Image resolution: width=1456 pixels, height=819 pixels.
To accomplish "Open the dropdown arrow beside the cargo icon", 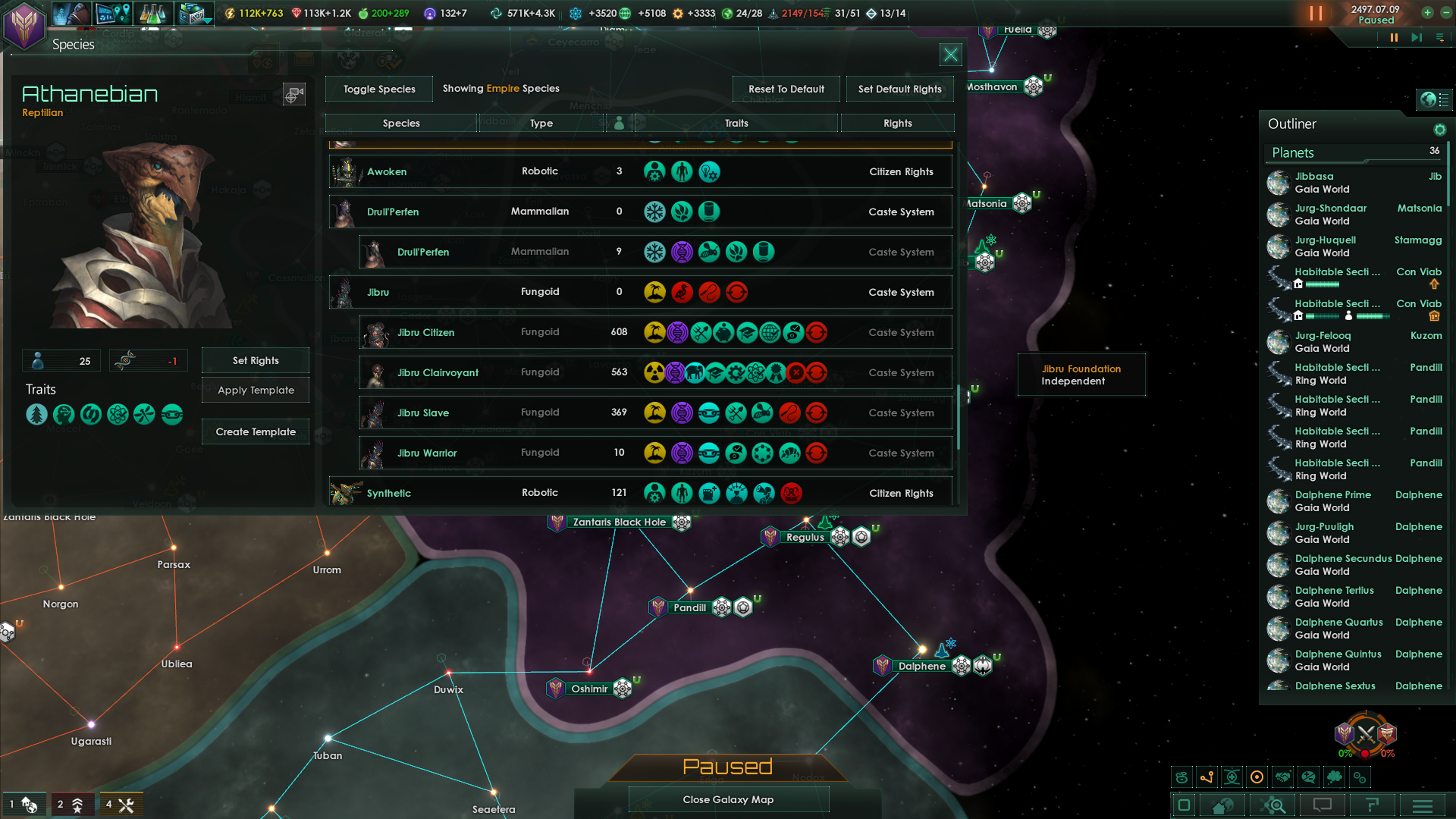I will coord(209,20).
